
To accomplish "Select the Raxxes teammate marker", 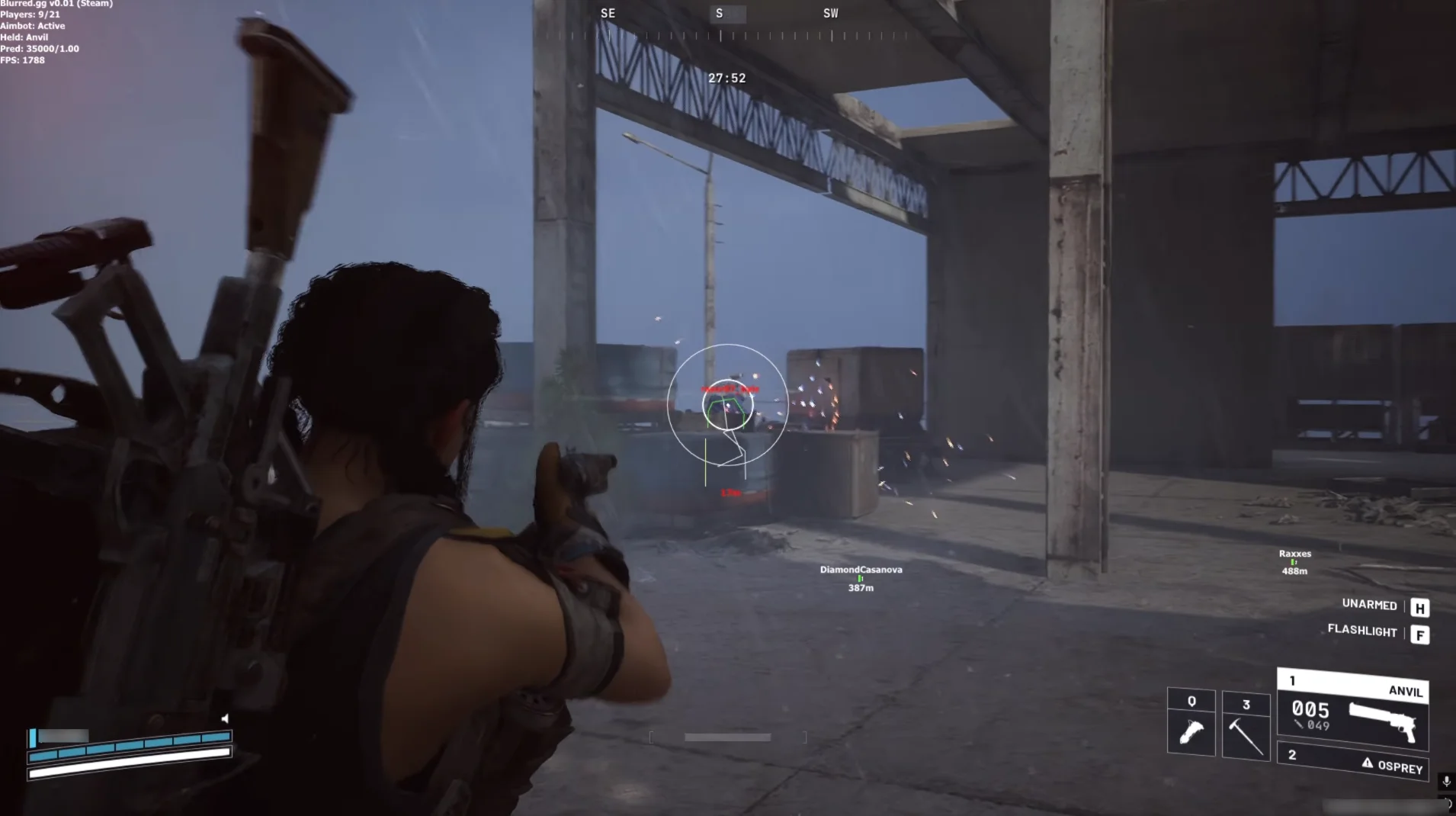I will (x=1294, y=562).
